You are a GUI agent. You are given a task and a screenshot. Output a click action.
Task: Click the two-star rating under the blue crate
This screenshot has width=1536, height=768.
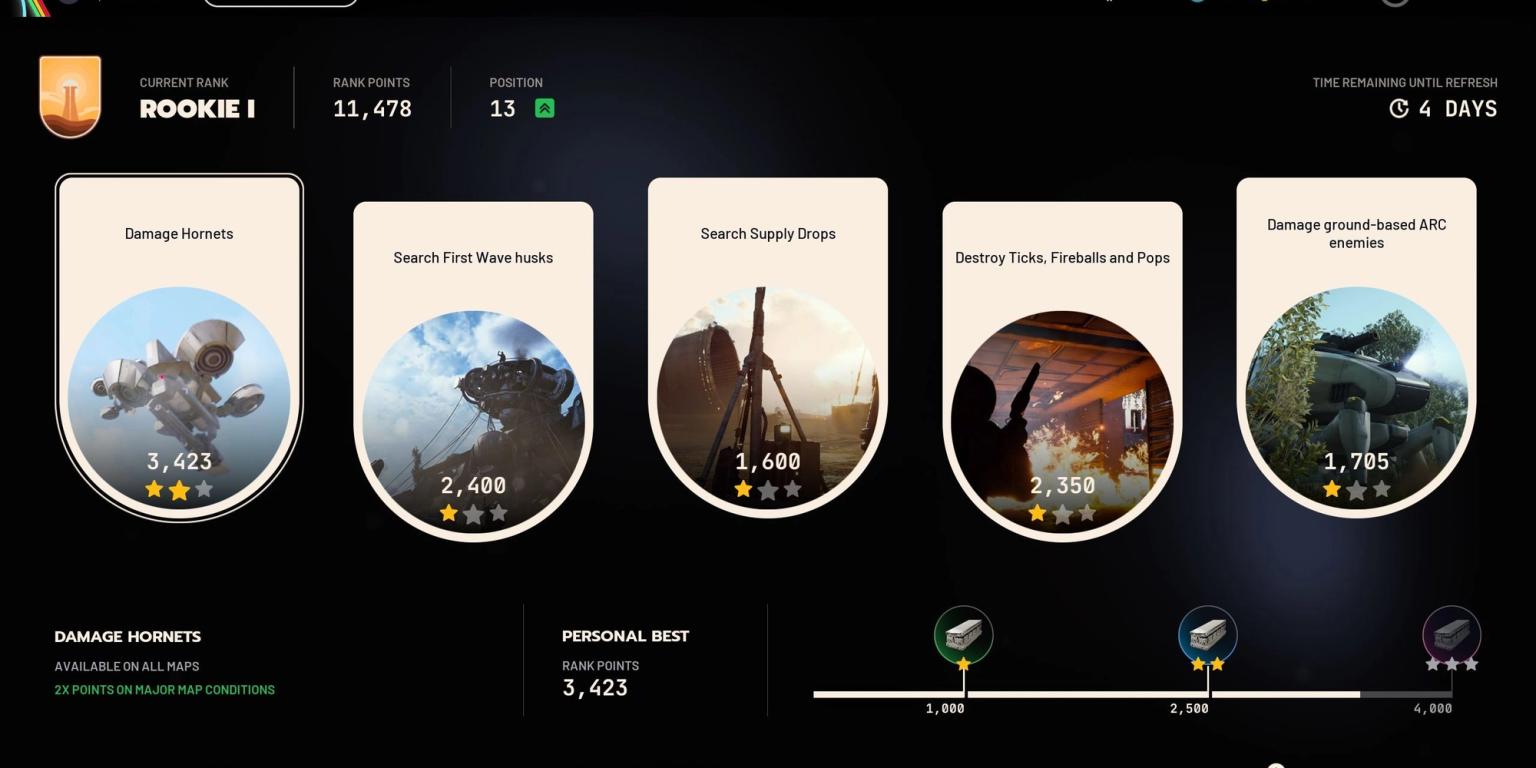point(1208,662)
